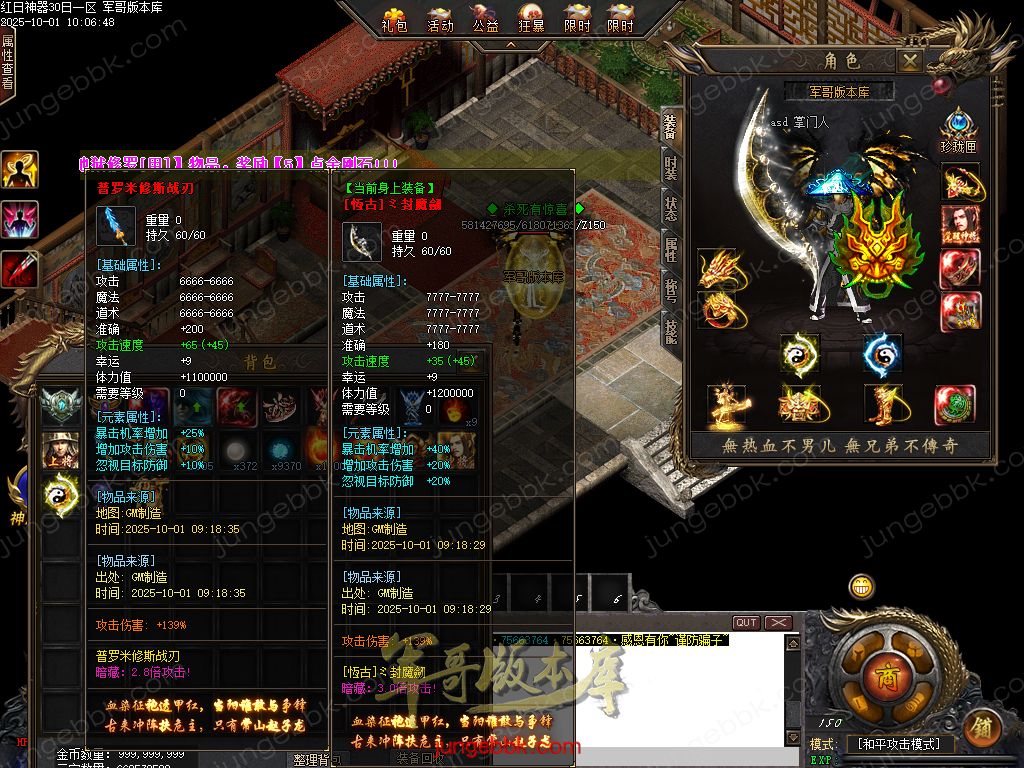Open the 礼包 gift pack menu
1024x768 pixels.
[x=395, y=19]
